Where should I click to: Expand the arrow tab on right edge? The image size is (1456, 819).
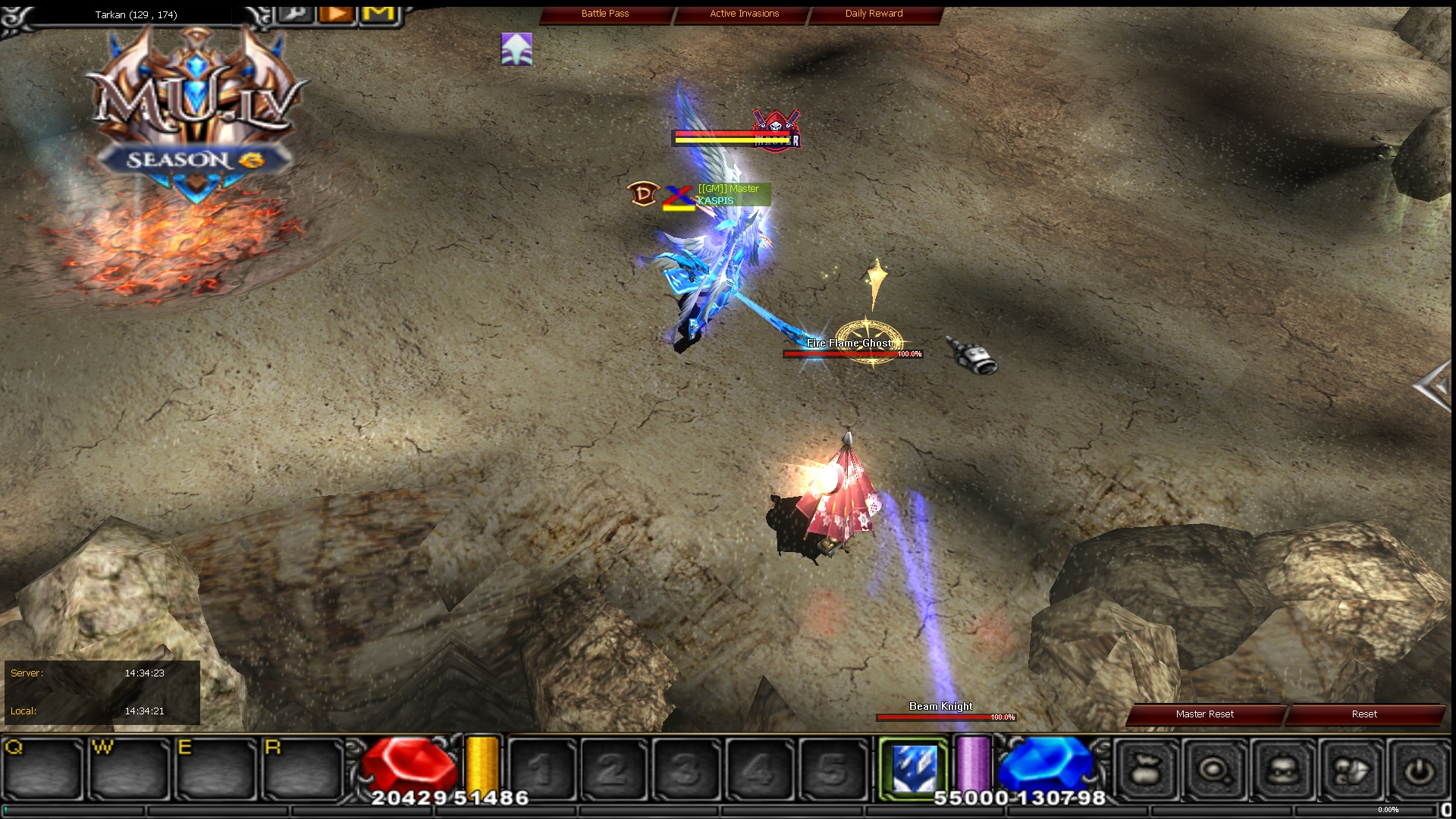pos(1433,387)
